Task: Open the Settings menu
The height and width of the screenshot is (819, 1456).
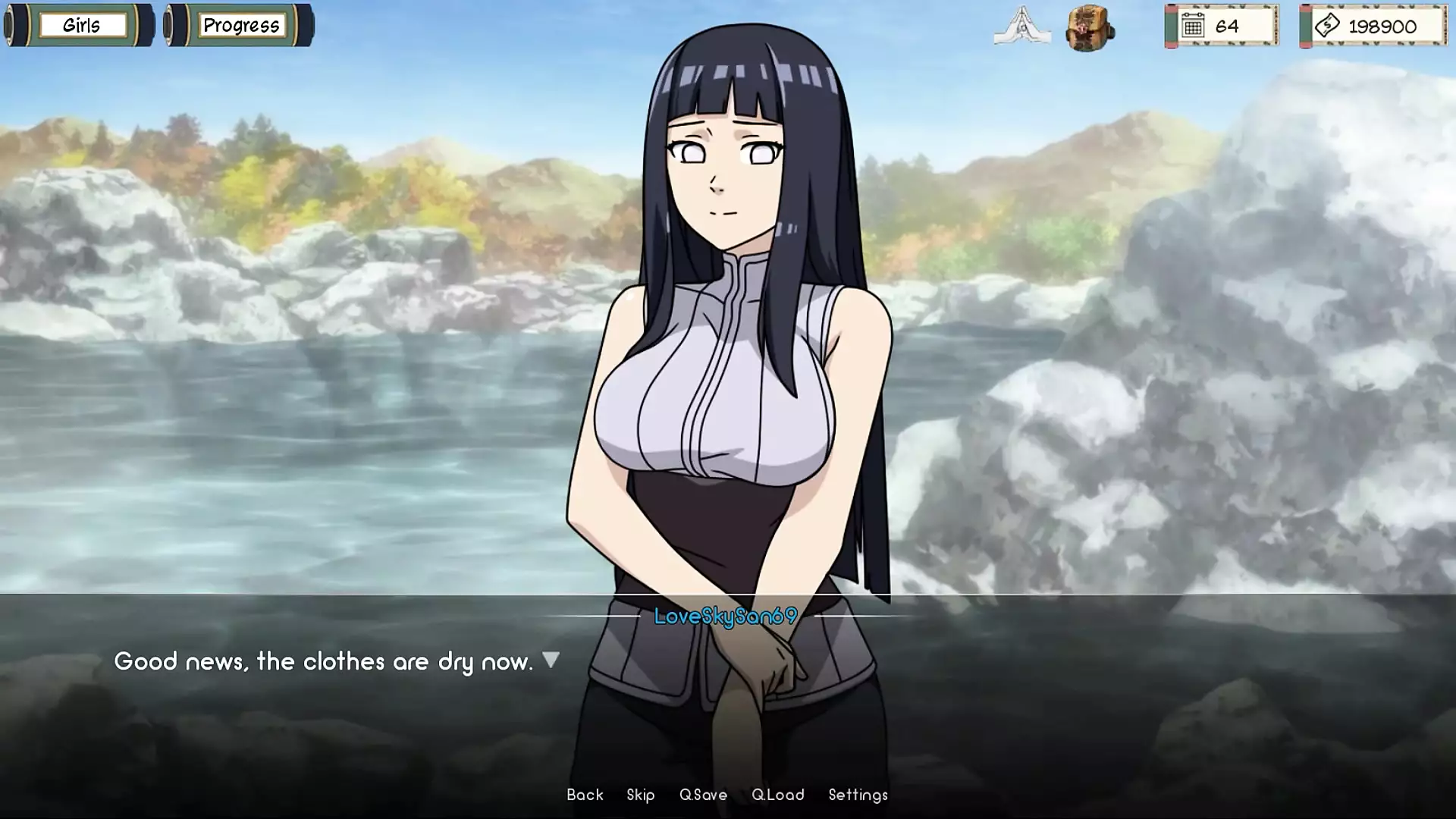Action: (858, 795)
